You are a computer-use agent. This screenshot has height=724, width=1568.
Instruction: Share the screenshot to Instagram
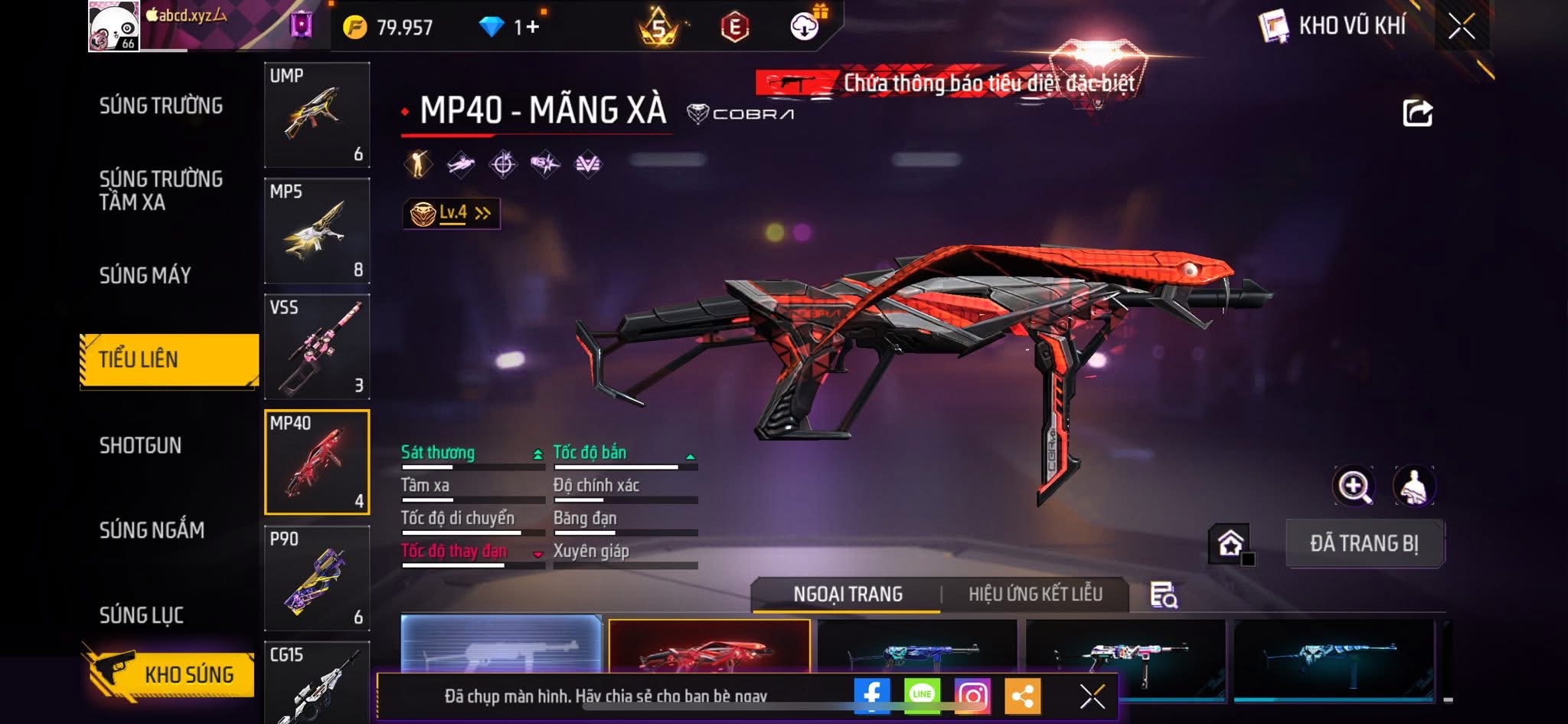[972, 695]
